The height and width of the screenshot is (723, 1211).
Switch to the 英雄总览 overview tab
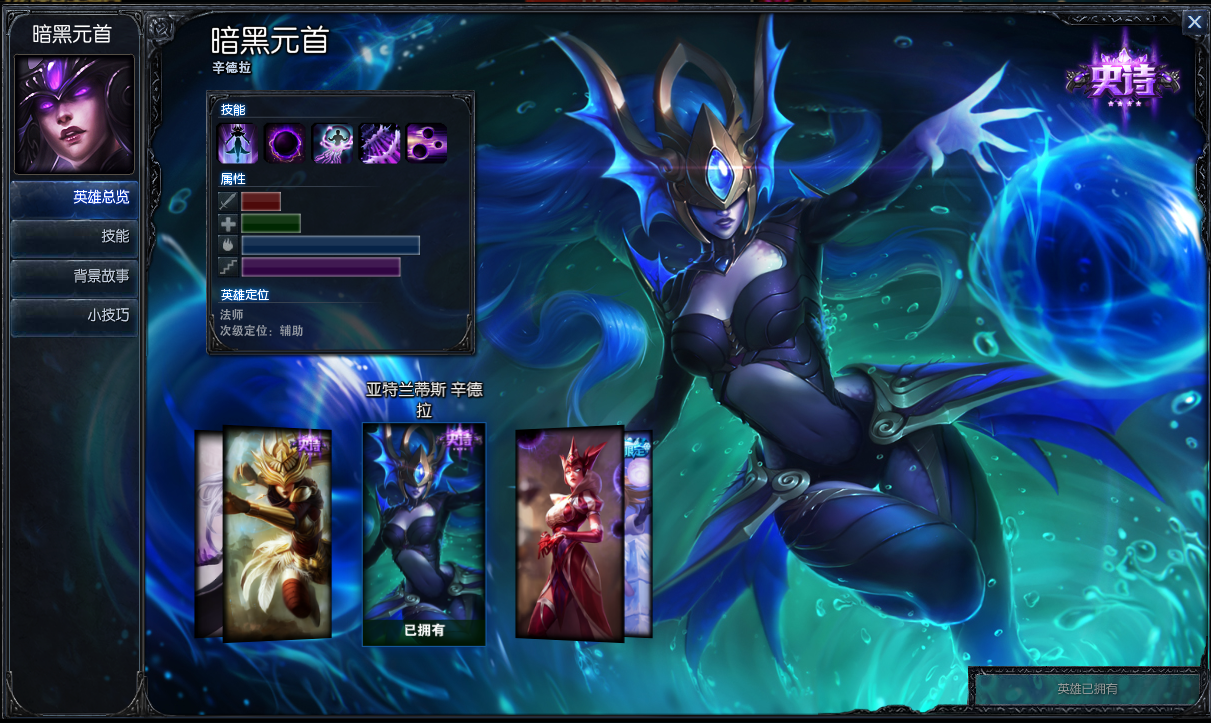click(x=75, y=198)
